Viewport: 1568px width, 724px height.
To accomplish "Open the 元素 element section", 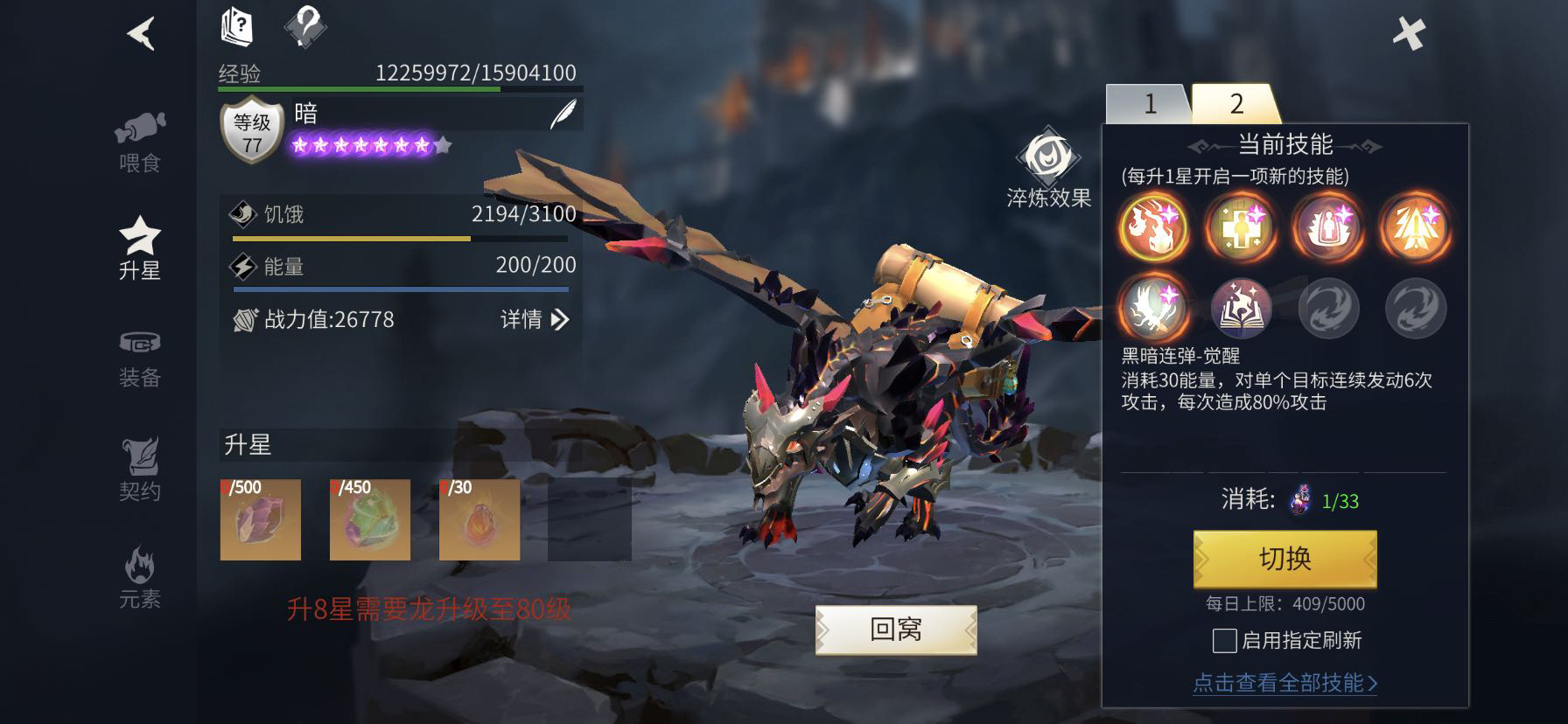I will pos(140,578).
